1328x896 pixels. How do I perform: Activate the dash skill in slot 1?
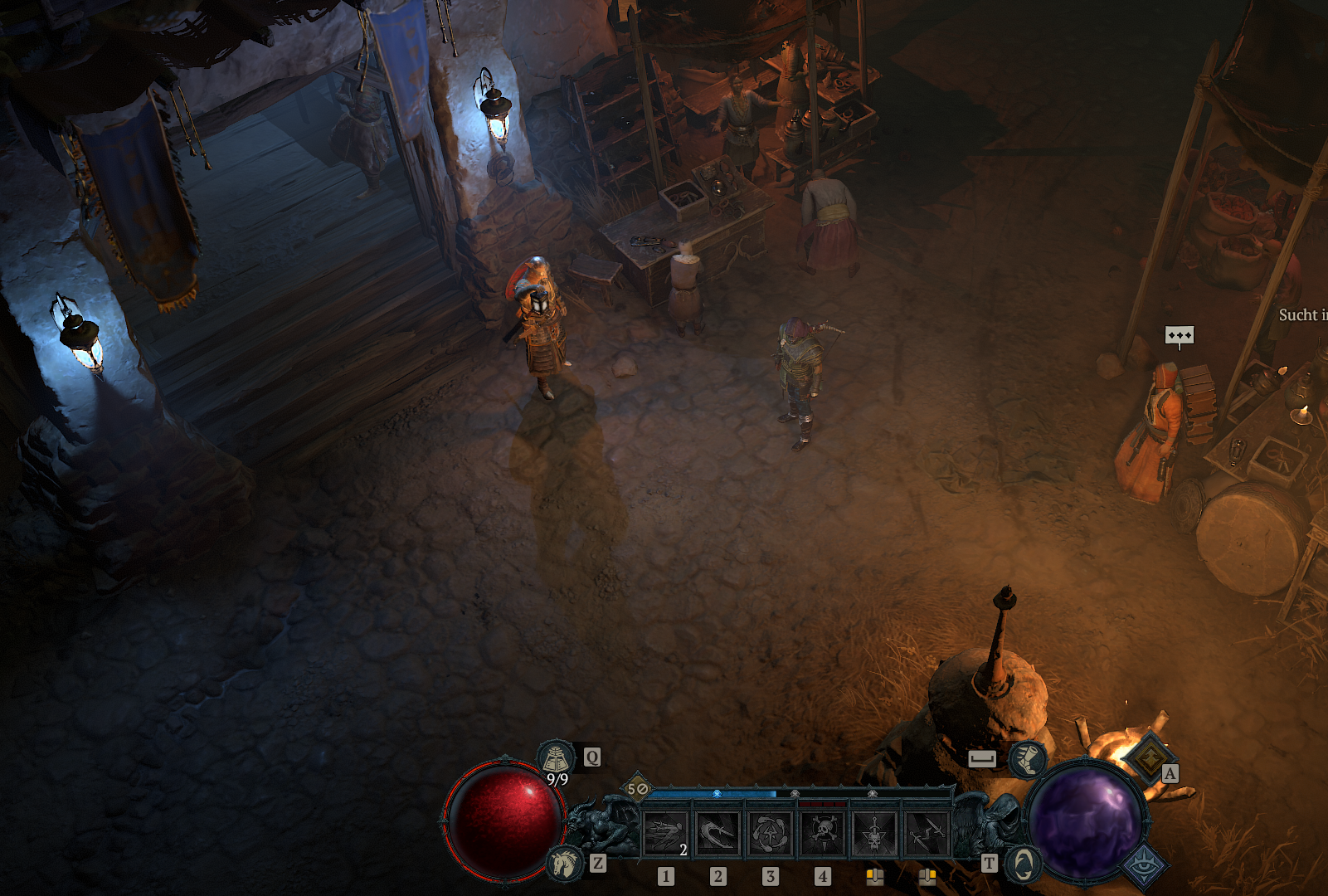click(665, 832)
